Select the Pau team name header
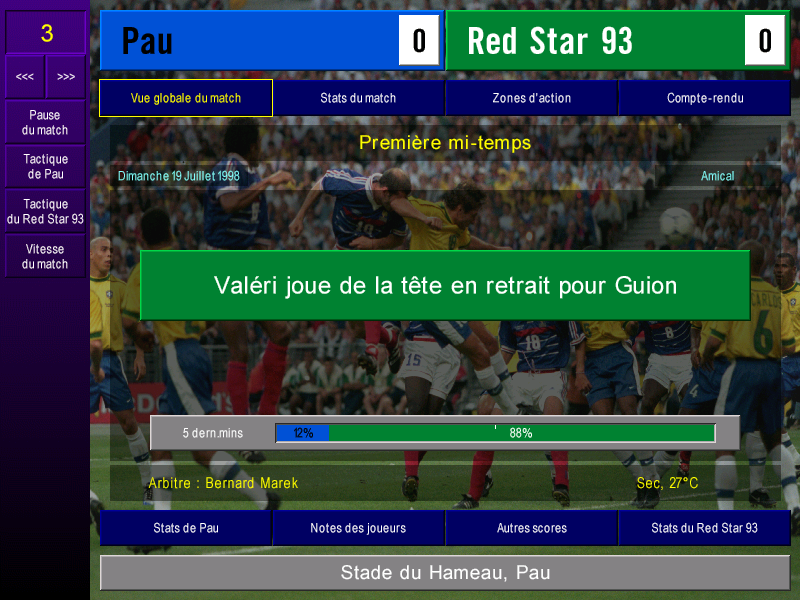The width and height of the screenshot is (800, 600). click(x=250, y=41)
